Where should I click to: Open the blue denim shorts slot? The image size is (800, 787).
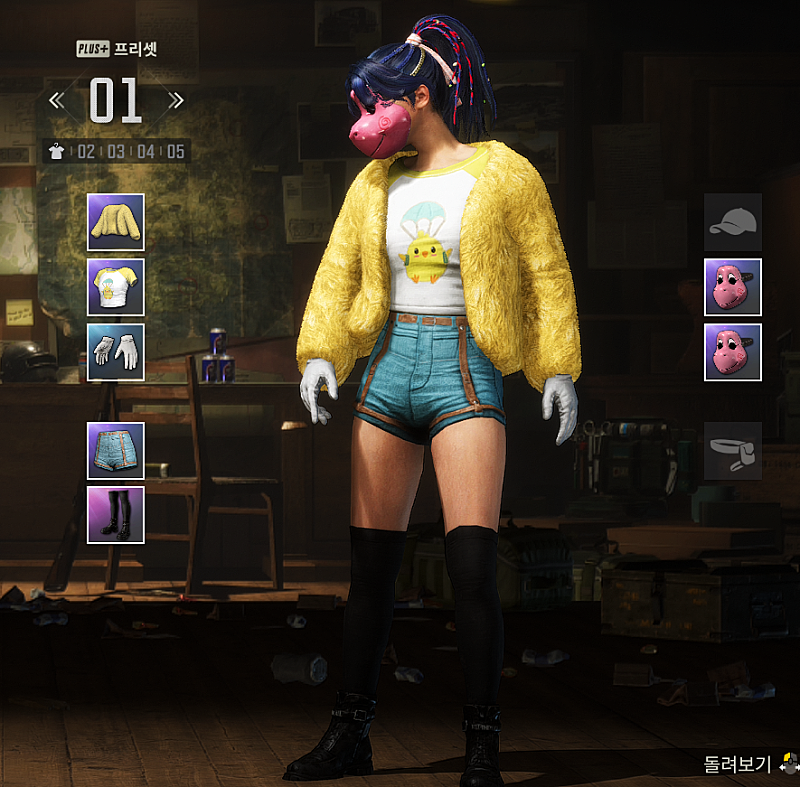tap(116, 451)
